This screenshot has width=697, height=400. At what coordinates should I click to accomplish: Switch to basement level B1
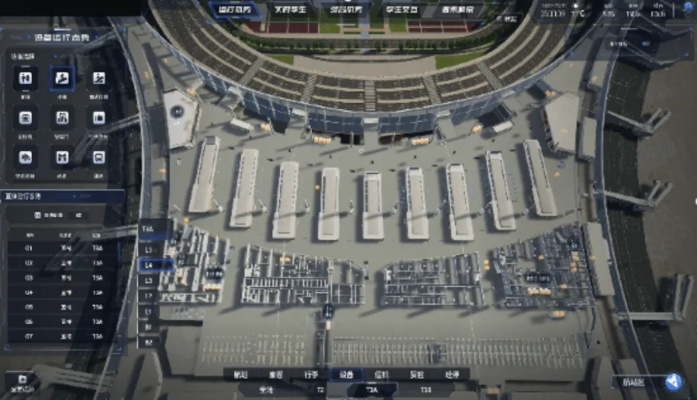tap(149, 326)
